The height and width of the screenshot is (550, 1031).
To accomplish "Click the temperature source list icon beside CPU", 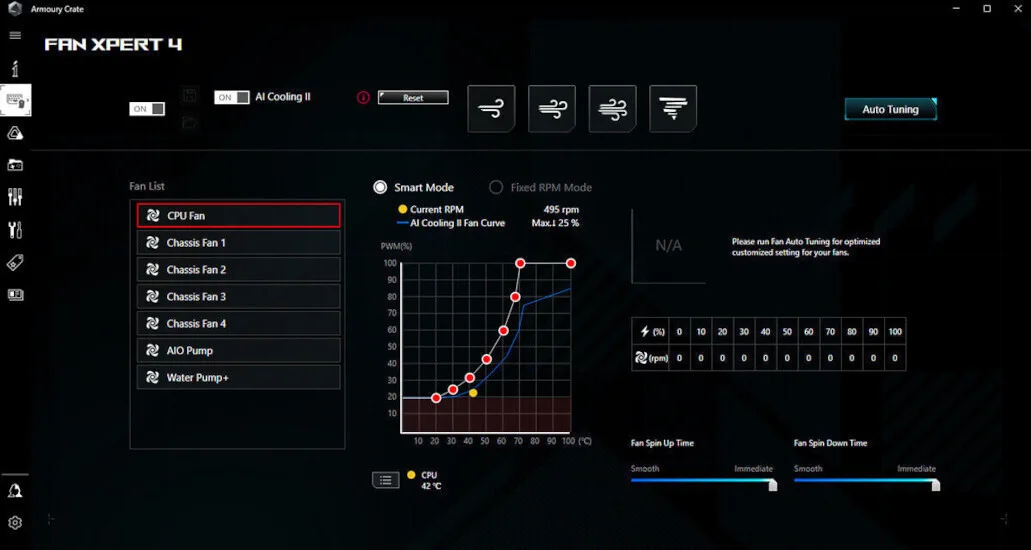I will pos(385,480).
